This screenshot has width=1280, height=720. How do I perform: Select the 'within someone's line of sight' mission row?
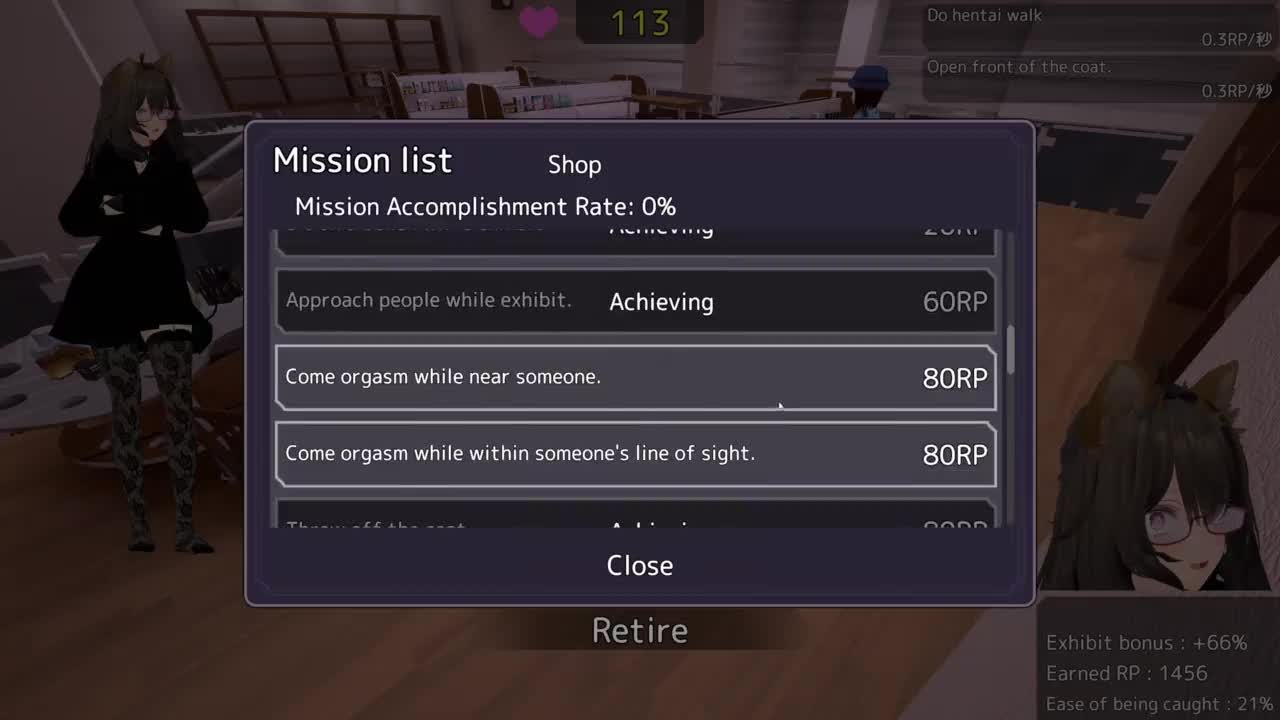click(x=636, y=454)
